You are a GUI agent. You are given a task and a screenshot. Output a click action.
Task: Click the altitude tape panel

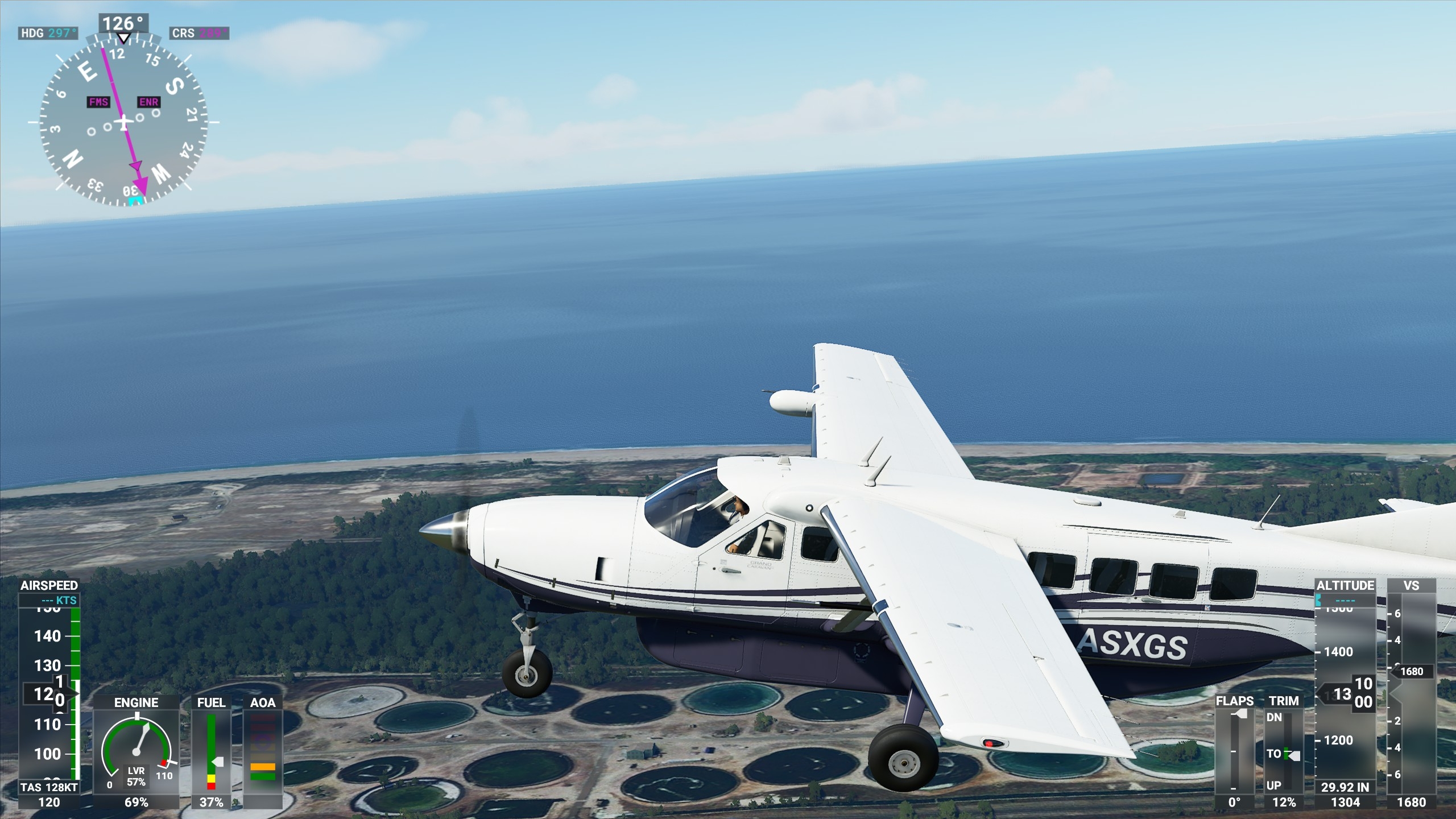tap(1345, 694)
